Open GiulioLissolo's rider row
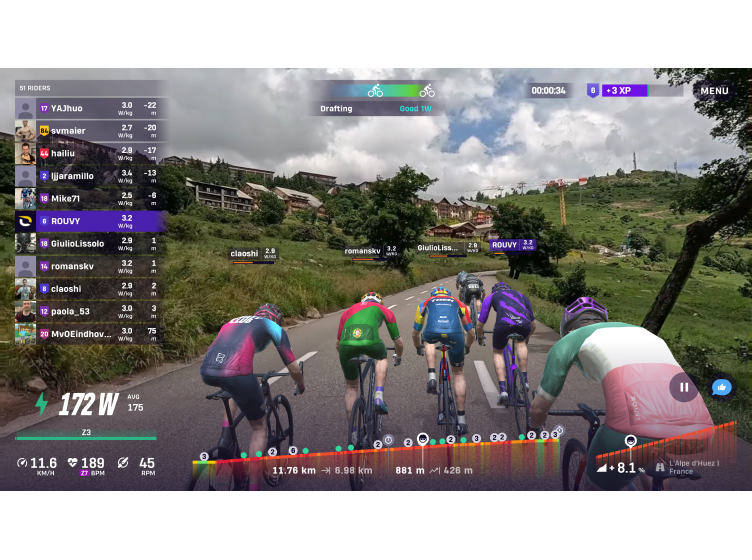The image size is (752, 560). tap(88, 243)
